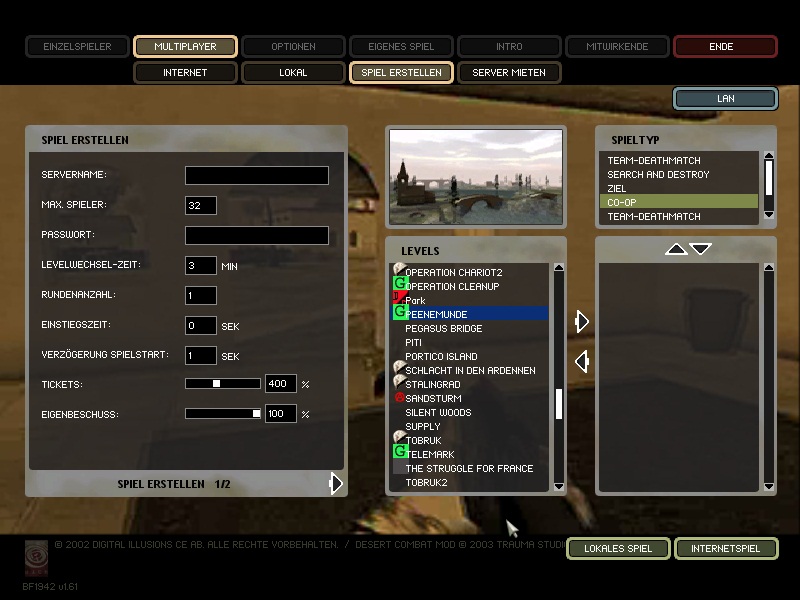
Task: Click the Tickets slider
Action: 223,383
